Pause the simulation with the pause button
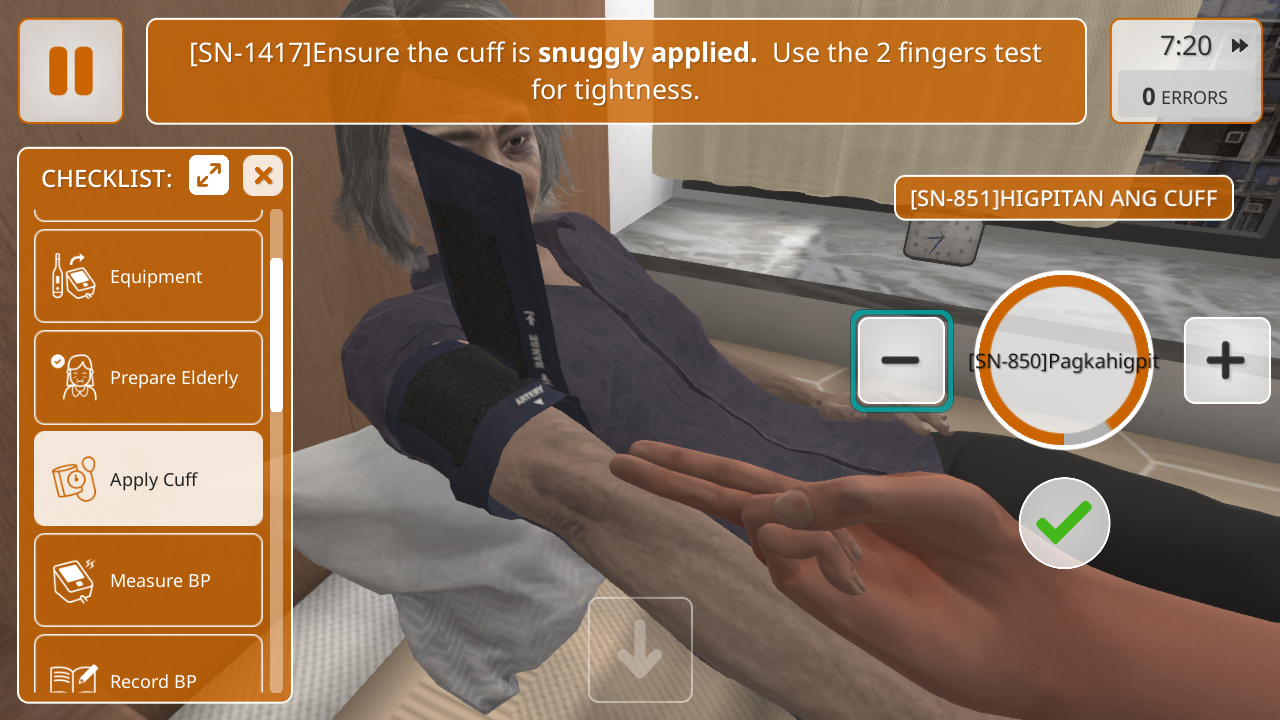 click(x=70, y=71)
